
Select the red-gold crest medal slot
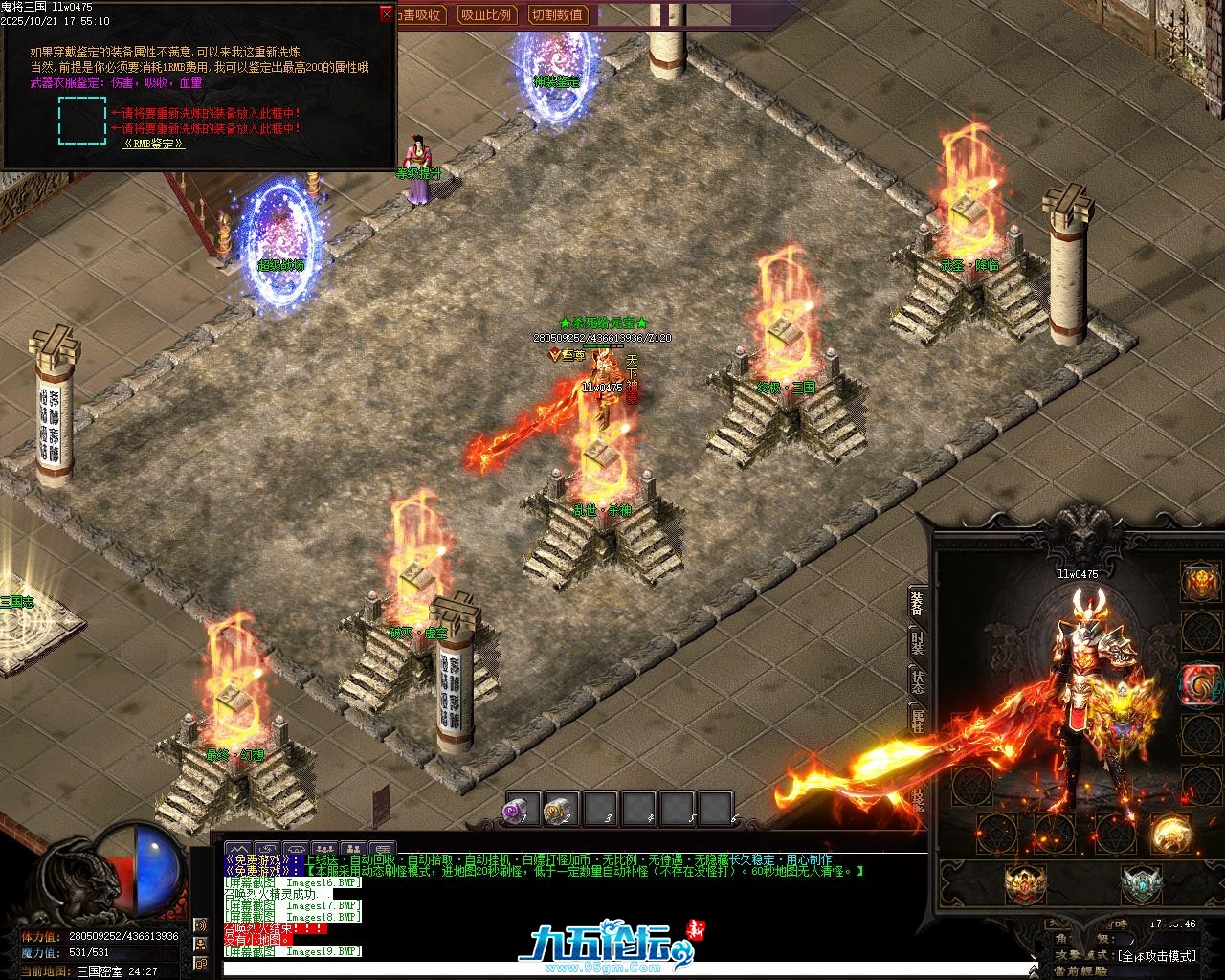1025,883
